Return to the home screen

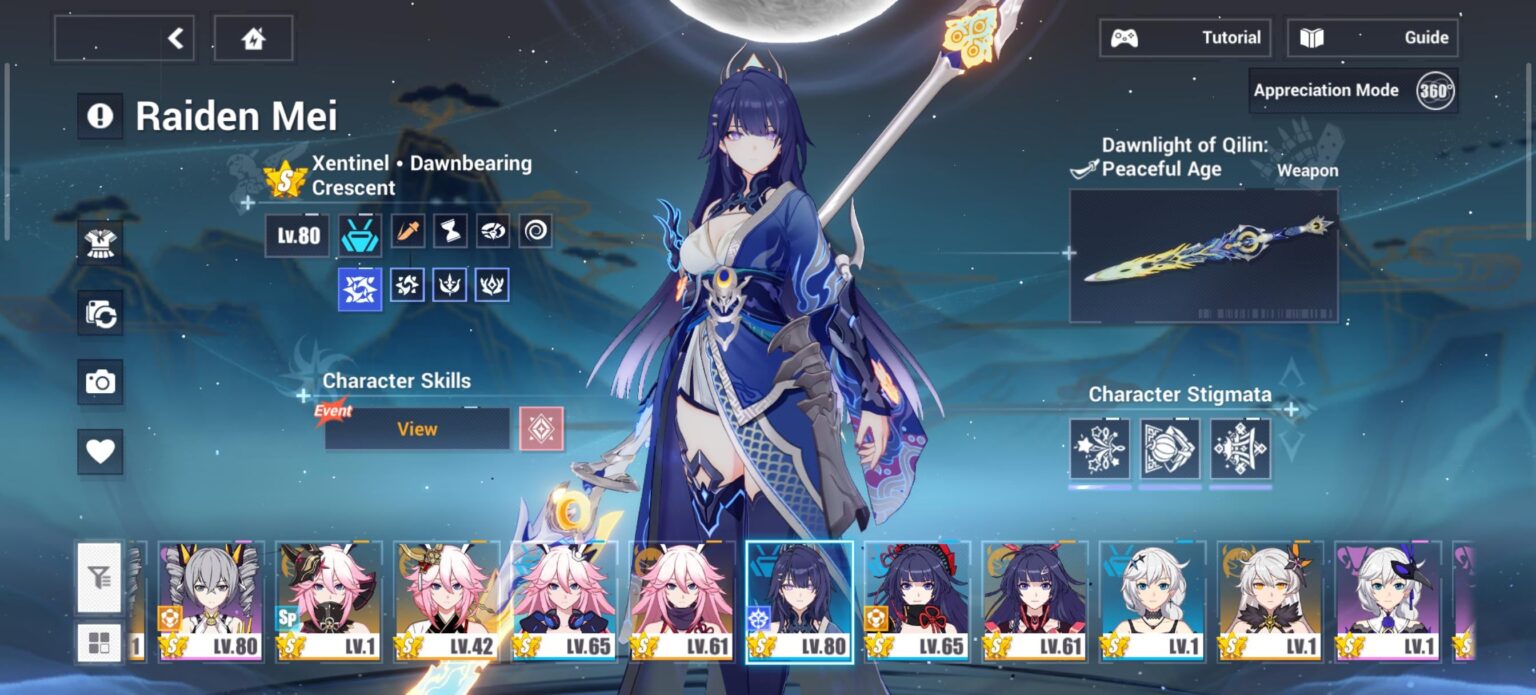pos(254,38)
